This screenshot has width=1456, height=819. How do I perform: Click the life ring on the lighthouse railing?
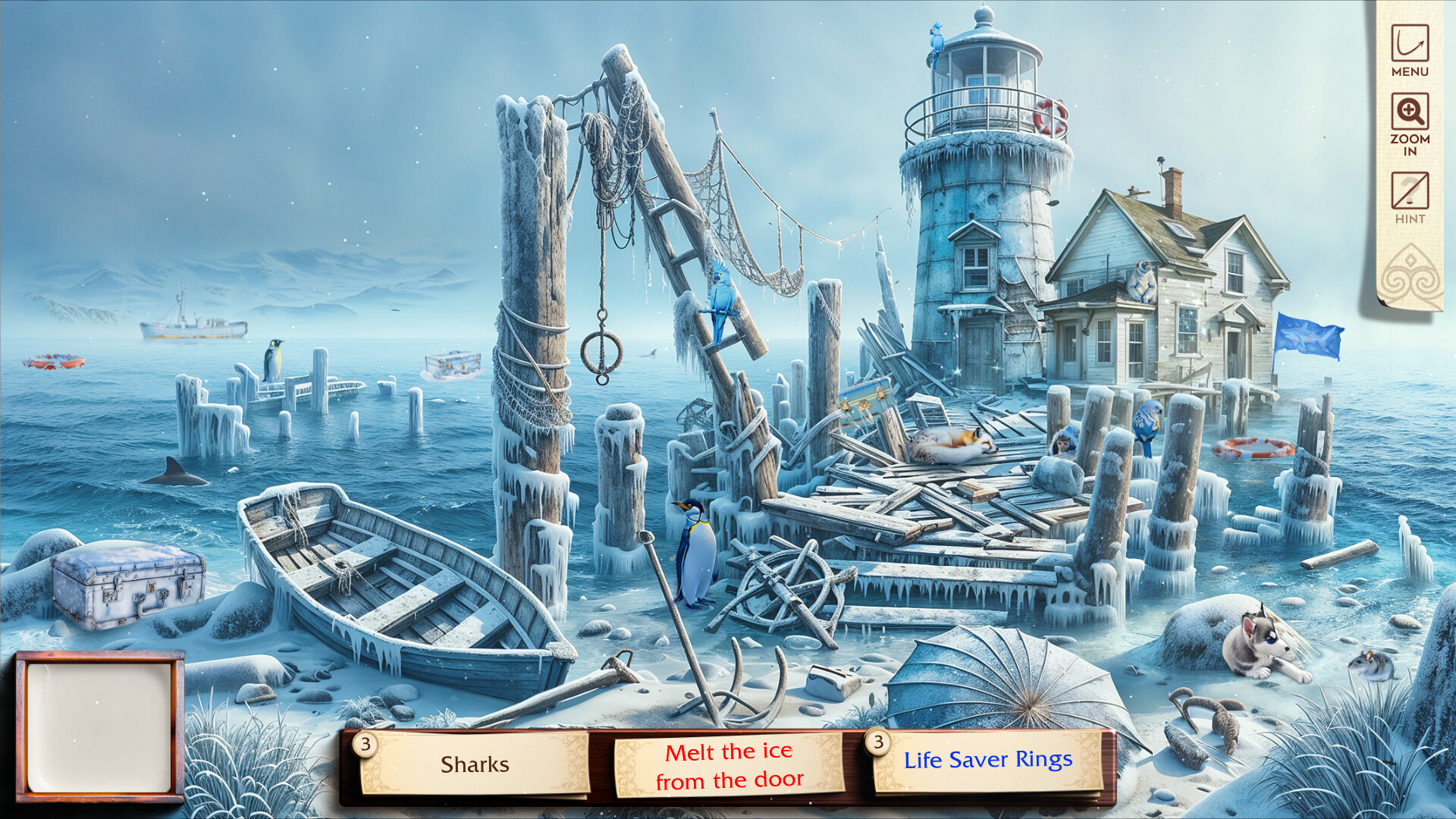tap(1047, 115)
